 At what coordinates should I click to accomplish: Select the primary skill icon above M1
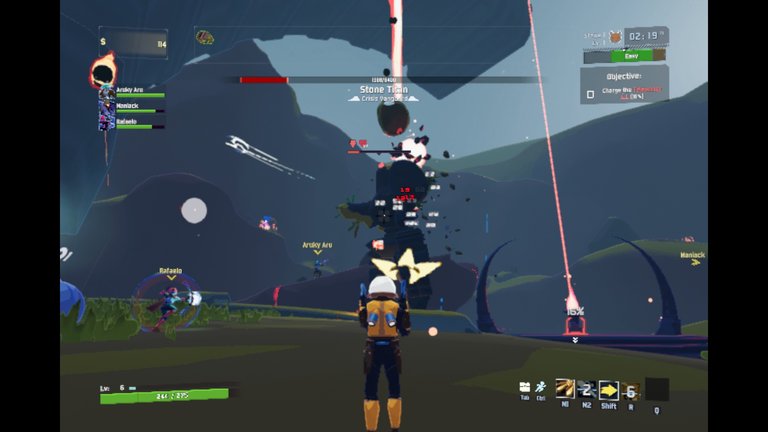click(564, 389)
